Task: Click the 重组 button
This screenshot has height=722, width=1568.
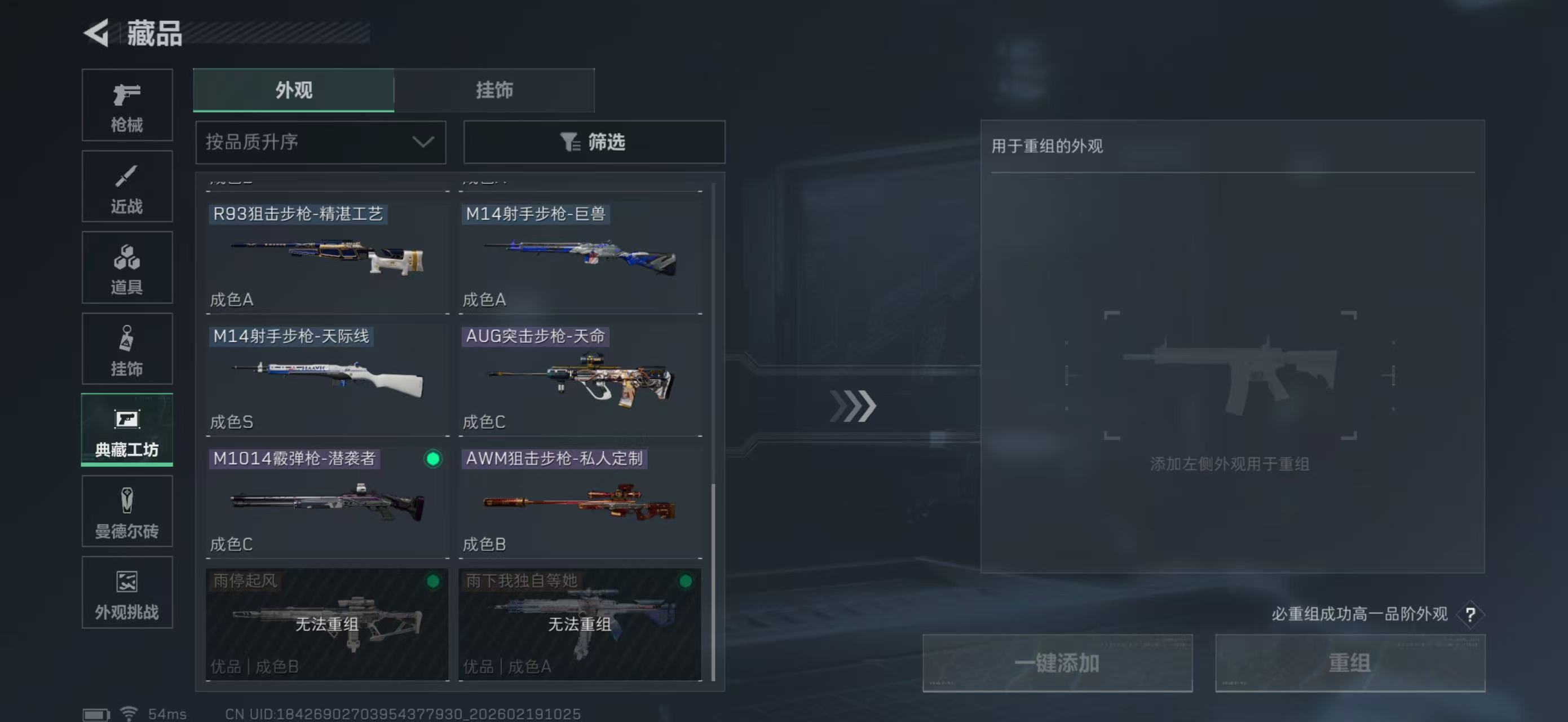Action: pyautogui.click(x=1351, y=663)
